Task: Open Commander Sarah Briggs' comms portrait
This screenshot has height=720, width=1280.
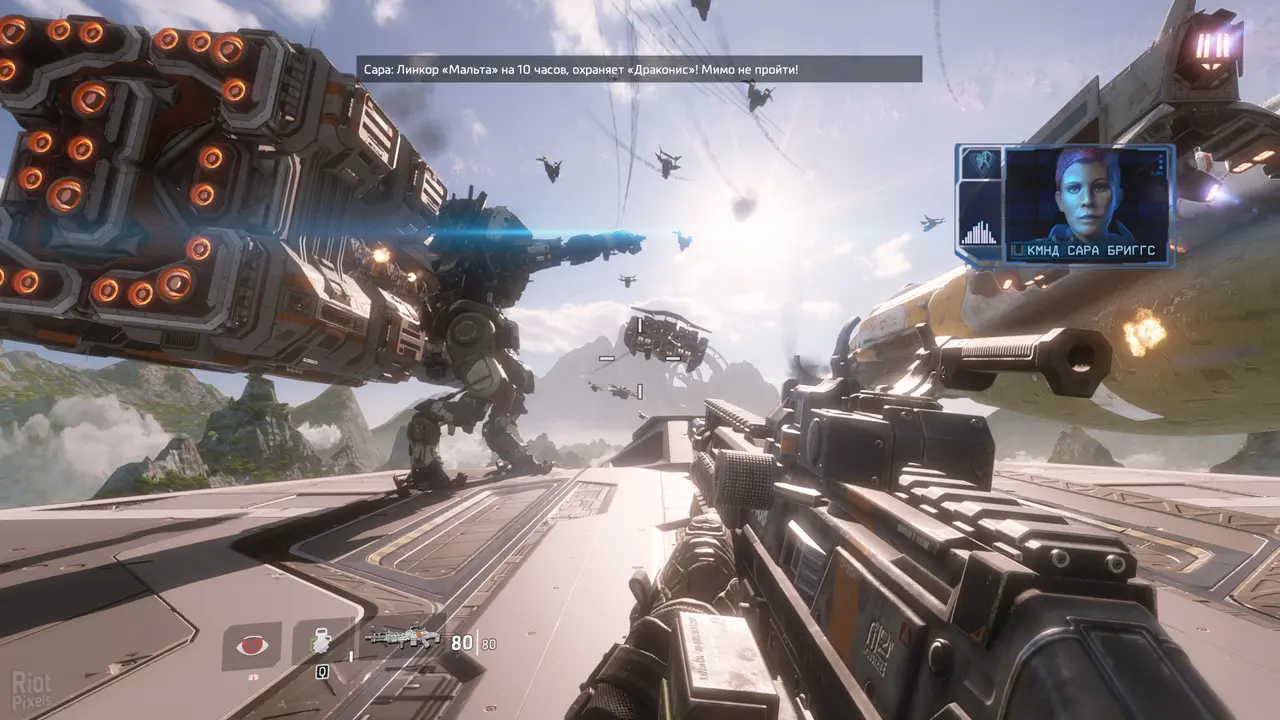Action: pos(1086,194)
